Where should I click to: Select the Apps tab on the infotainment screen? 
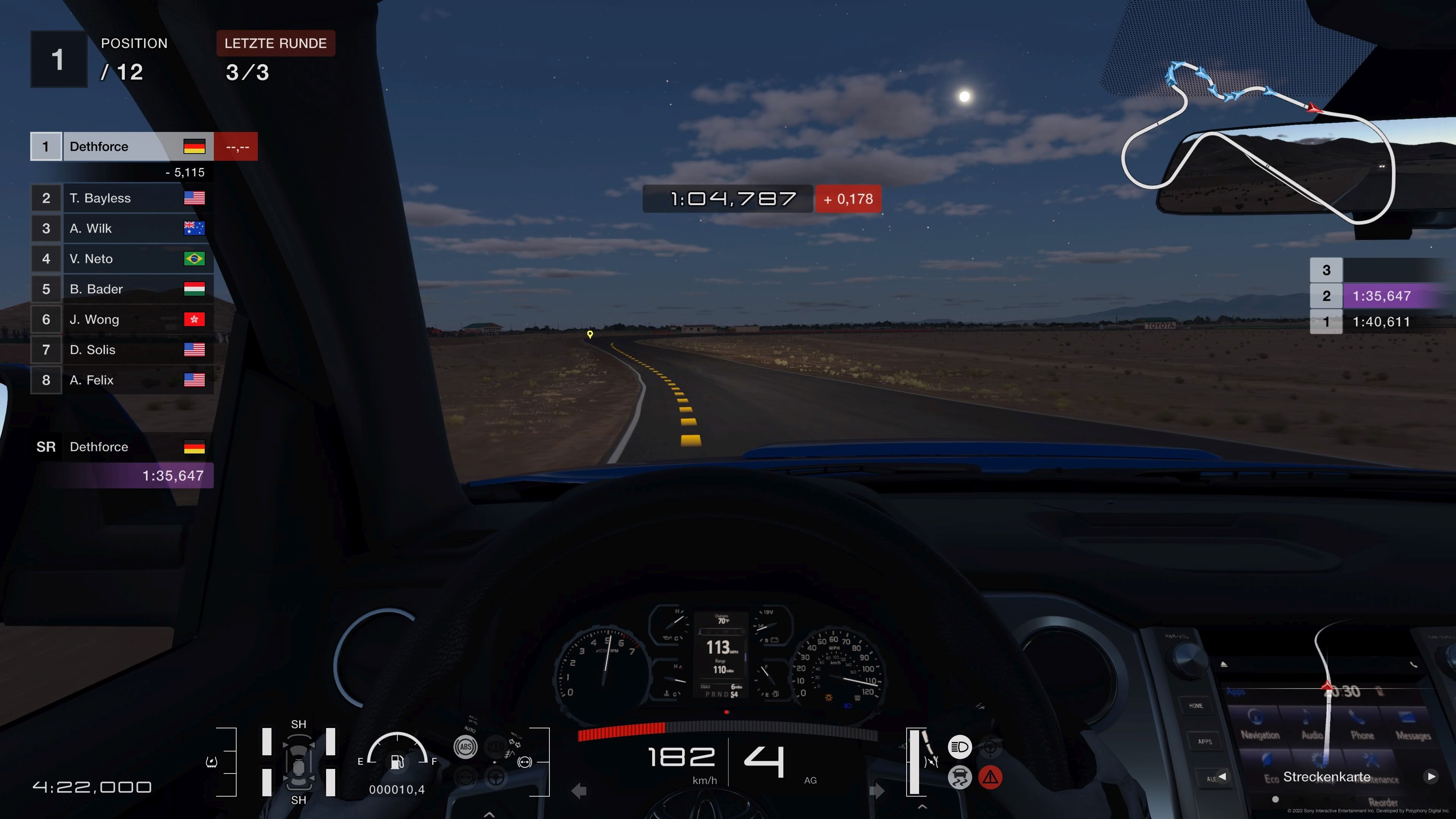point(1236,692)
